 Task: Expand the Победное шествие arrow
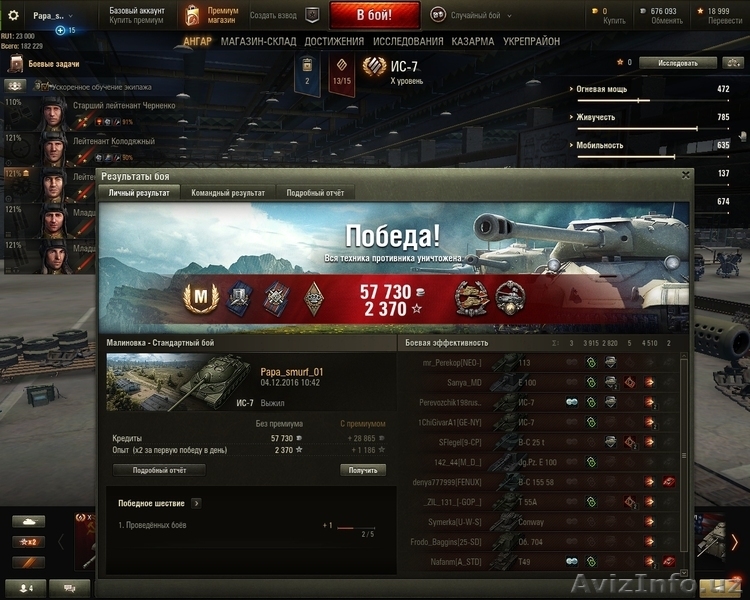pyautogui.click(x=195, y=503)
